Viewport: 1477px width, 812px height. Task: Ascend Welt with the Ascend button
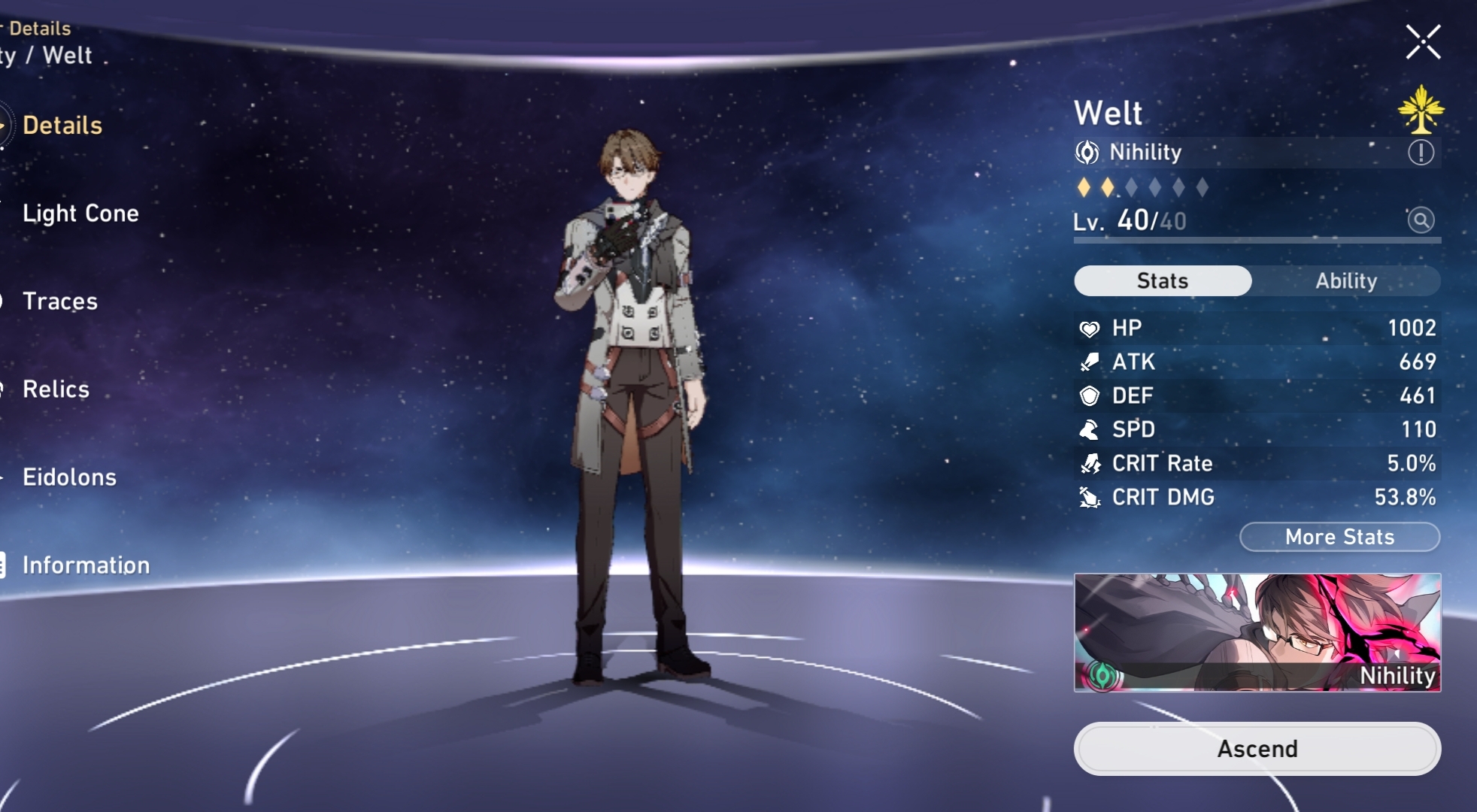(x=1257, y=749)
